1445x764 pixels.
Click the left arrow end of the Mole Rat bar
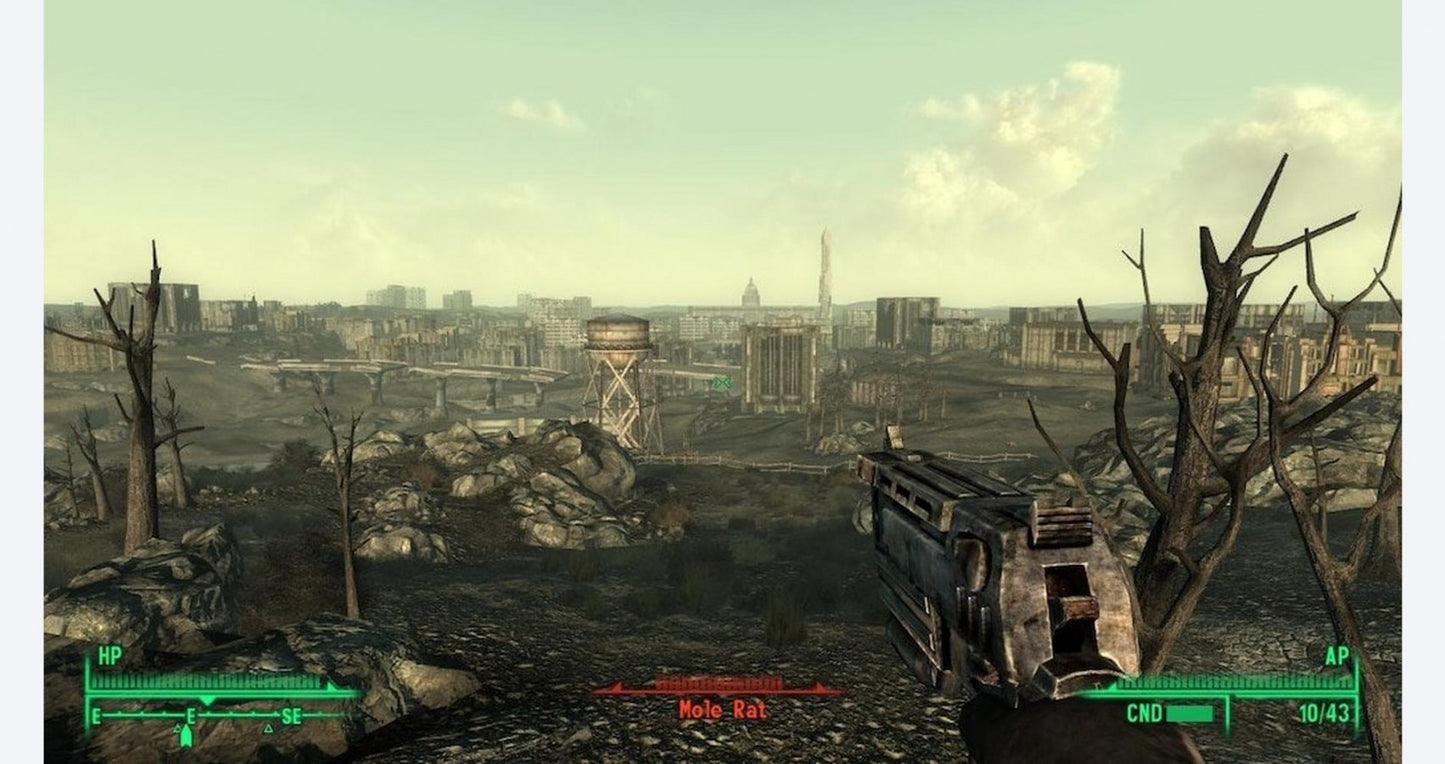(x=618, y=688)
